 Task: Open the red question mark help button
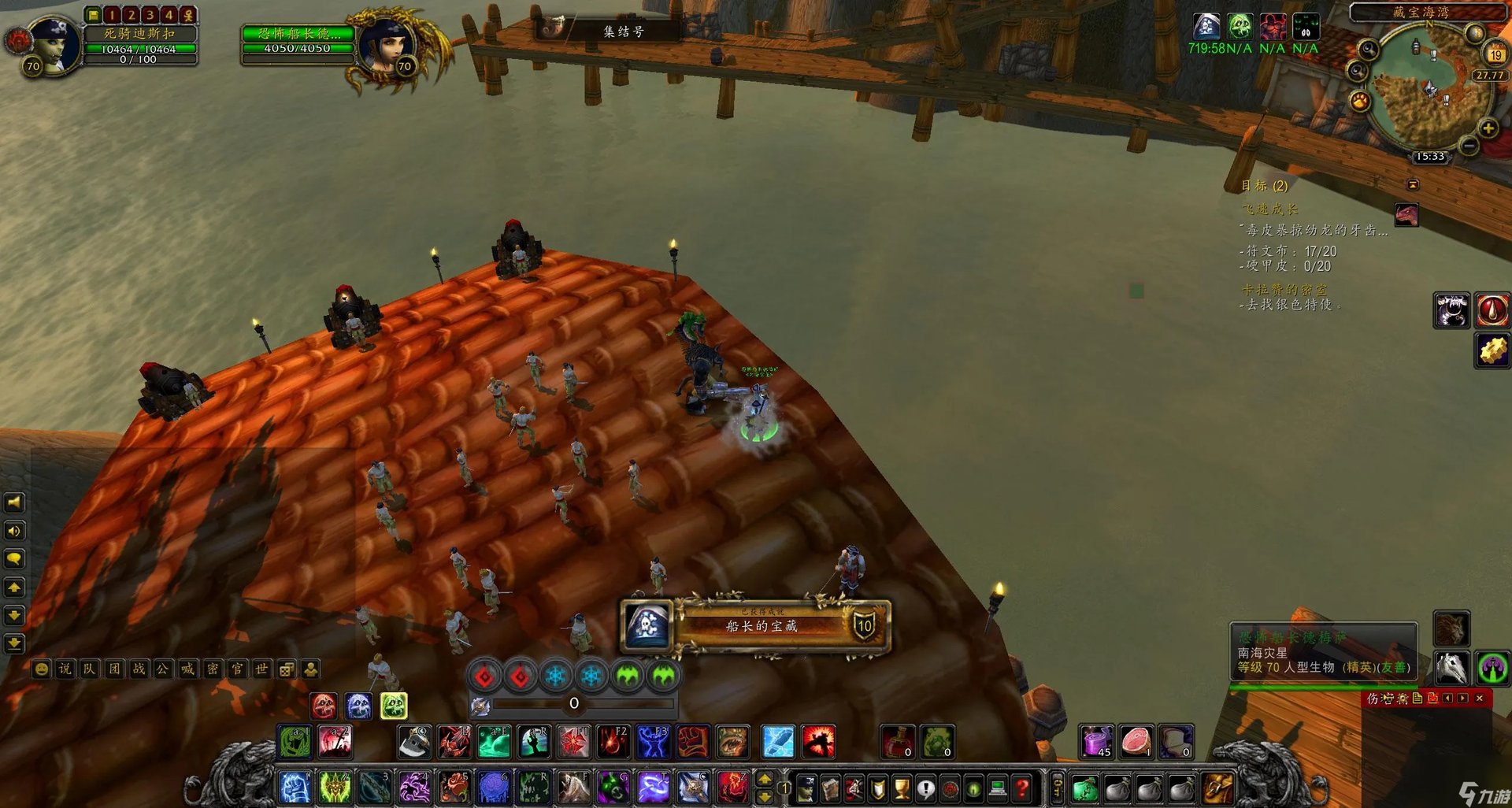1021,787
